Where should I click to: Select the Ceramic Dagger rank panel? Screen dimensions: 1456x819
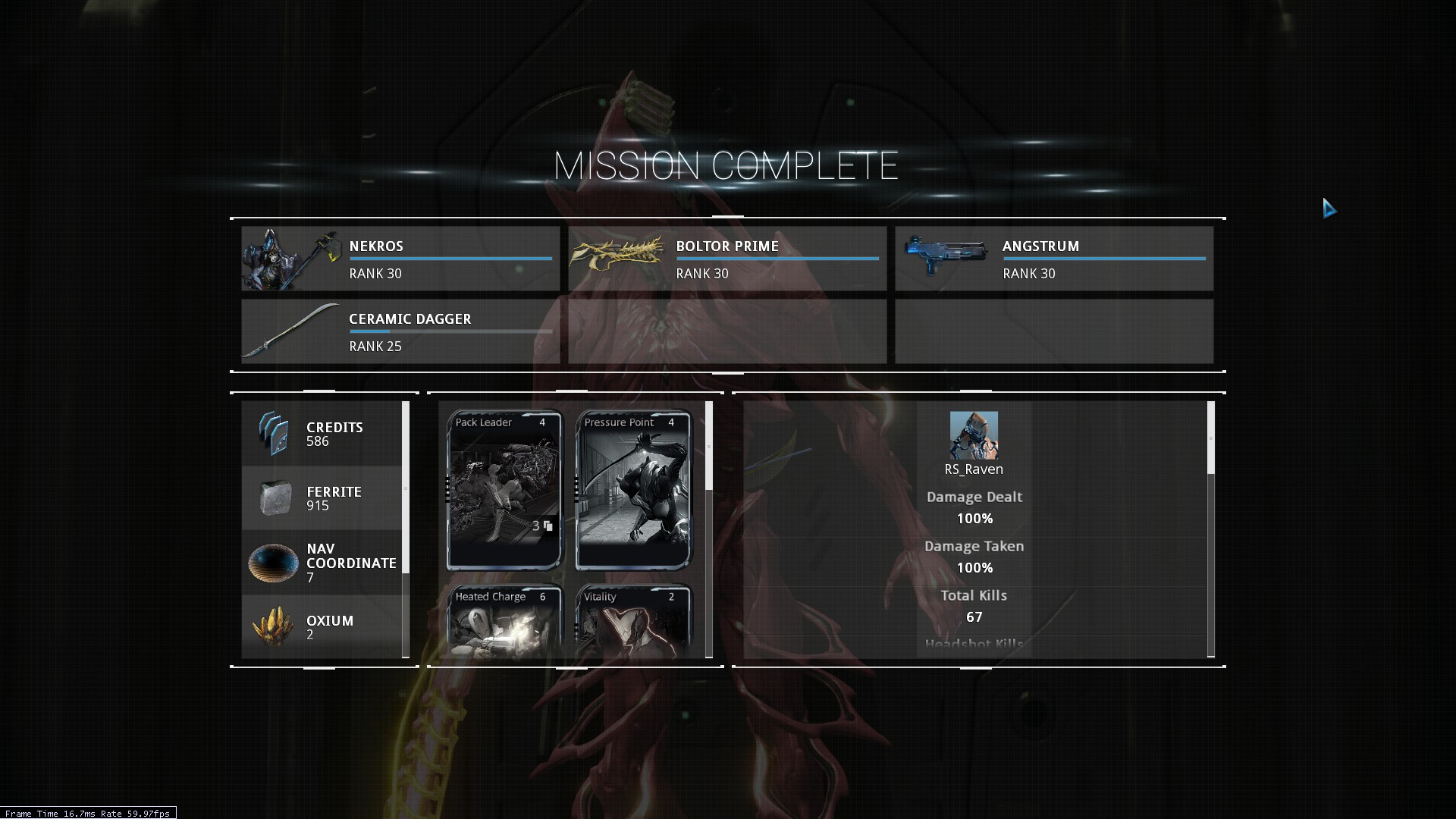pyautogui.click(x=400, y=331)
